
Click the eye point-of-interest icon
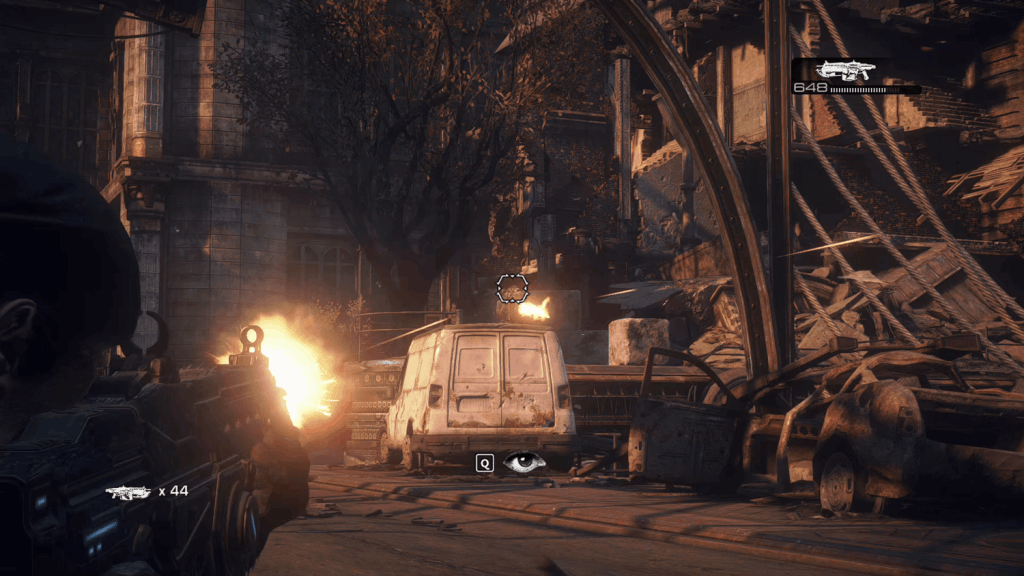(524, 463)
